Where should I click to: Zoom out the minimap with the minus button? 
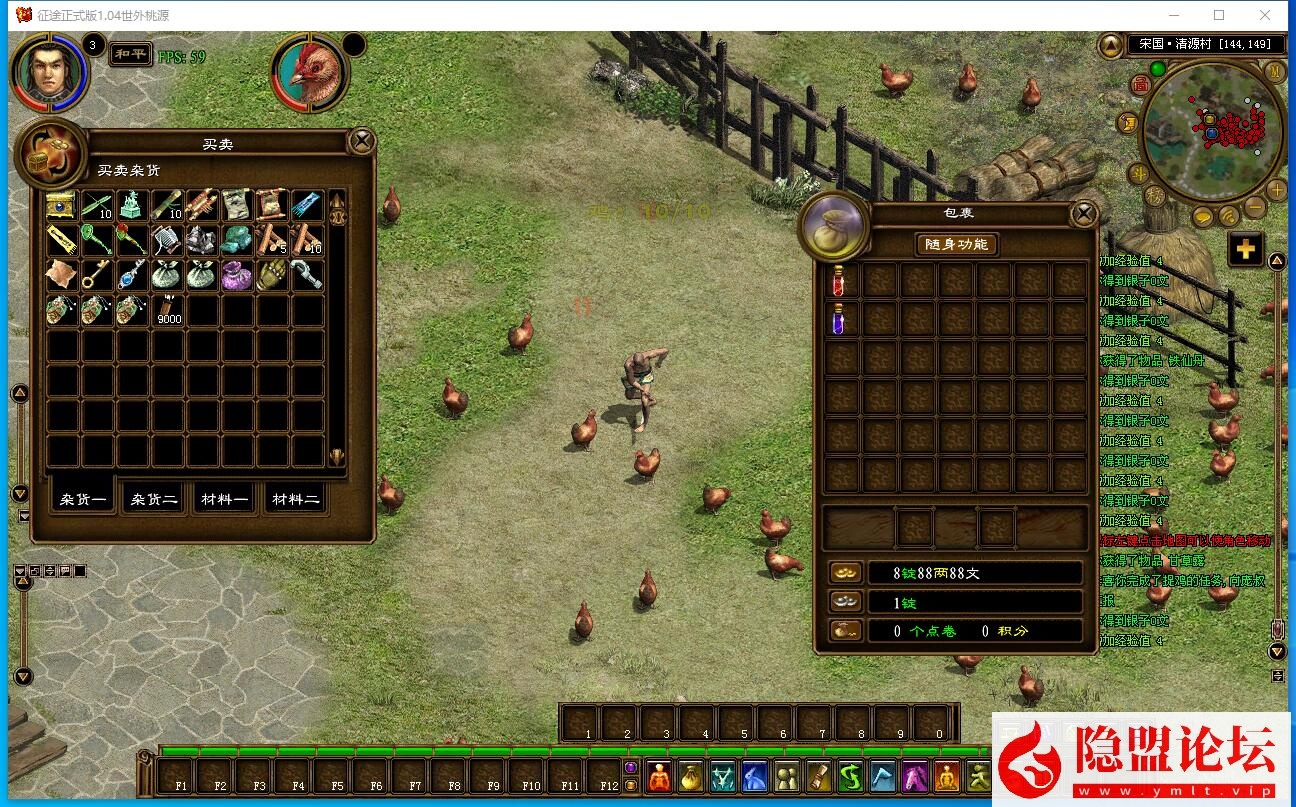point(1254,208)
